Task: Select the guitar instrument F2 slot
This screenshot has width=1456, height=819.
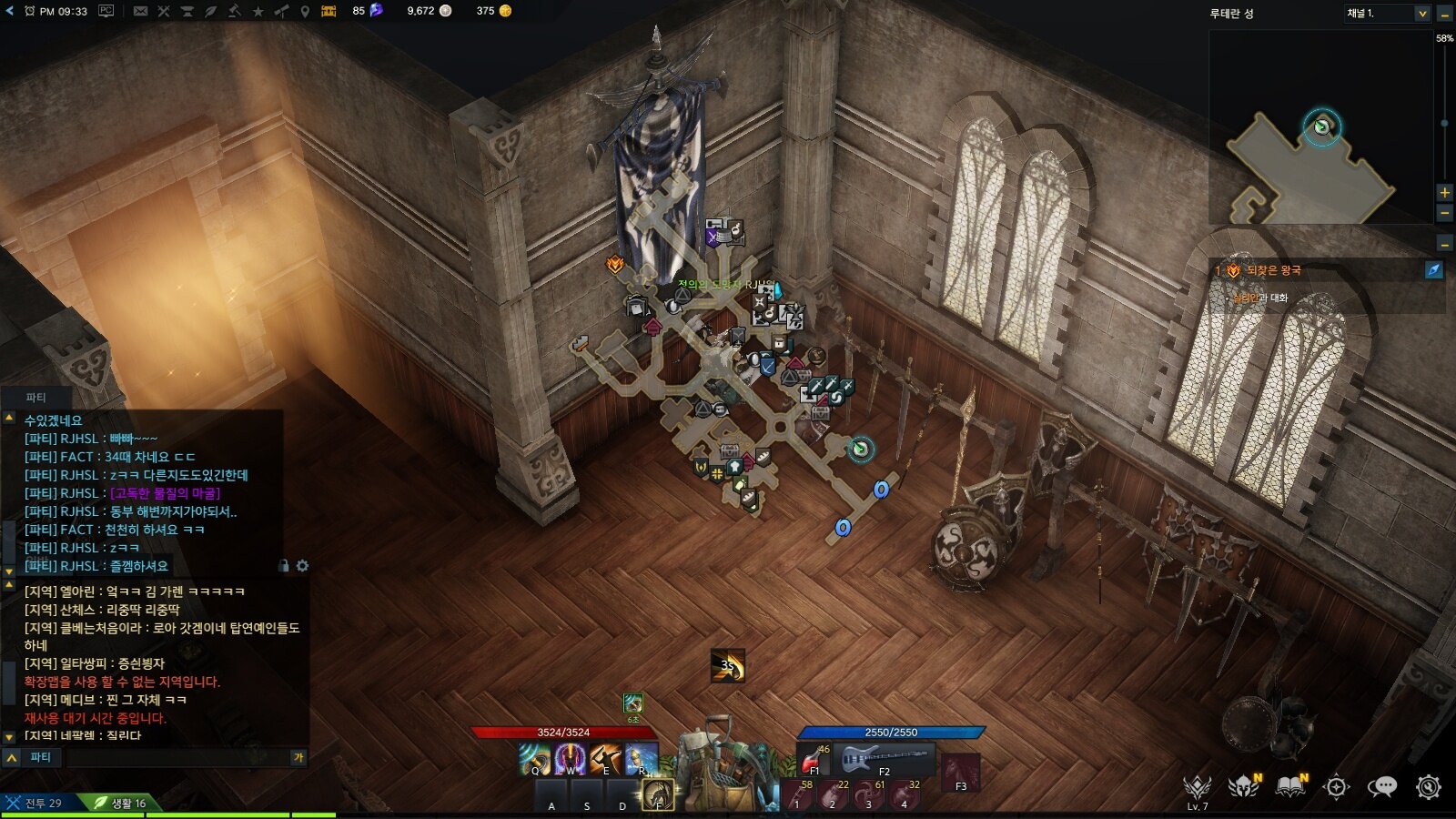Action: tap(884, 759)
